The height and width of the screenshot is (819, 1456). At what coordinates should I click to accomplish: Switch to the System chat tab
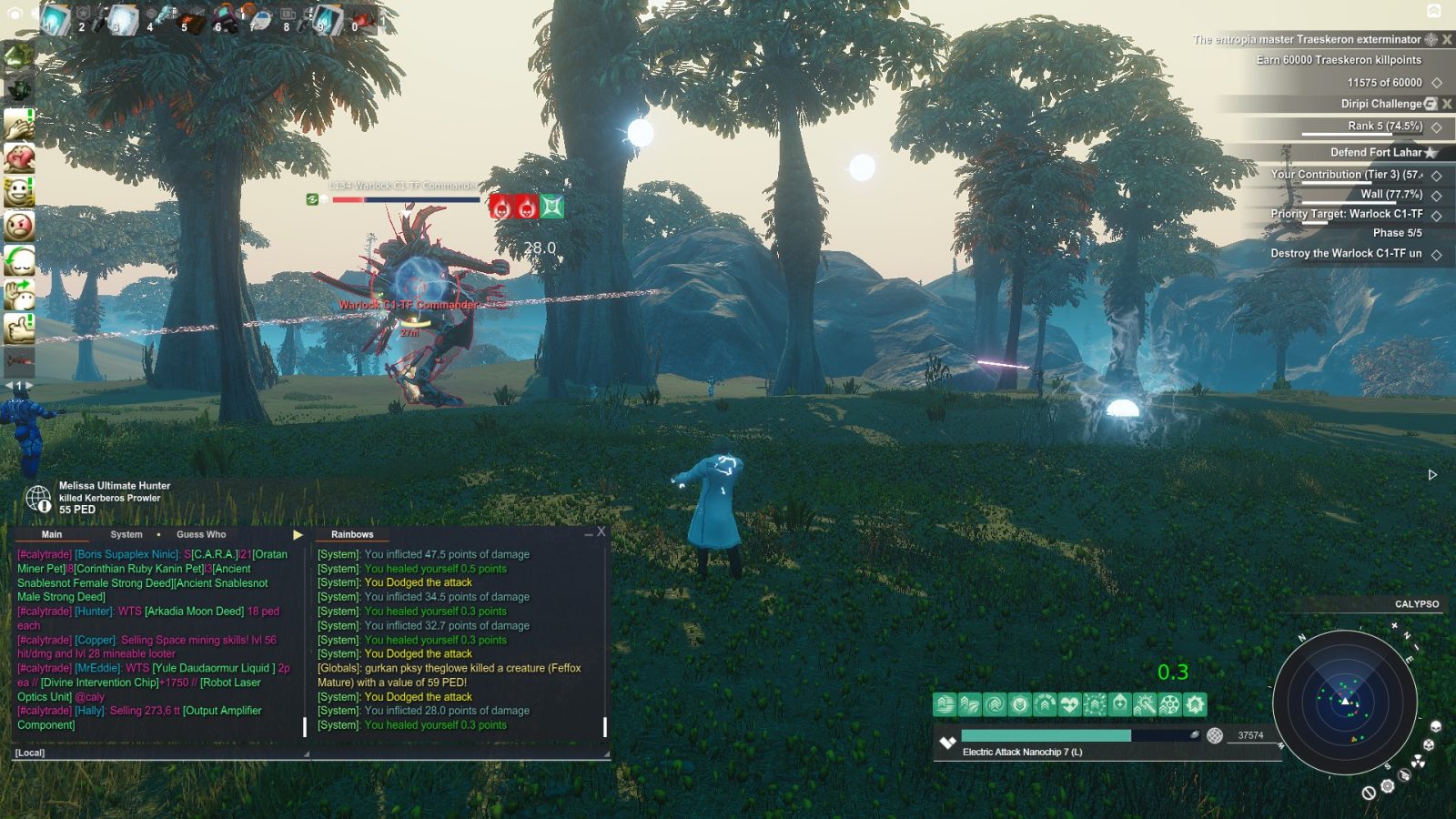click(x=126, y=534)
